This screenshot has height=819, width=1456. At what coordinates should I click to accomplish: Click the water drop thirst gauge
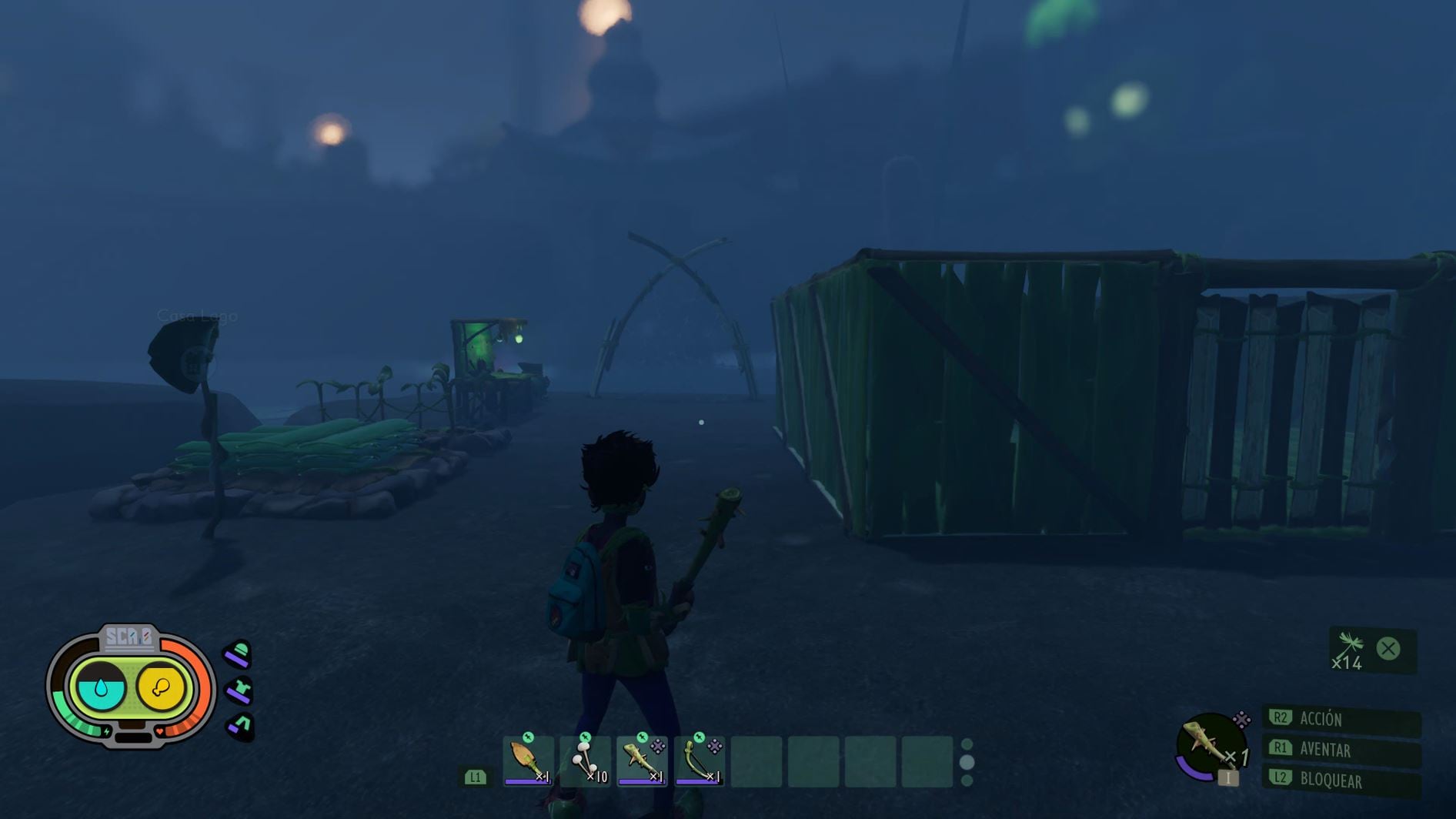click(102, 687)
